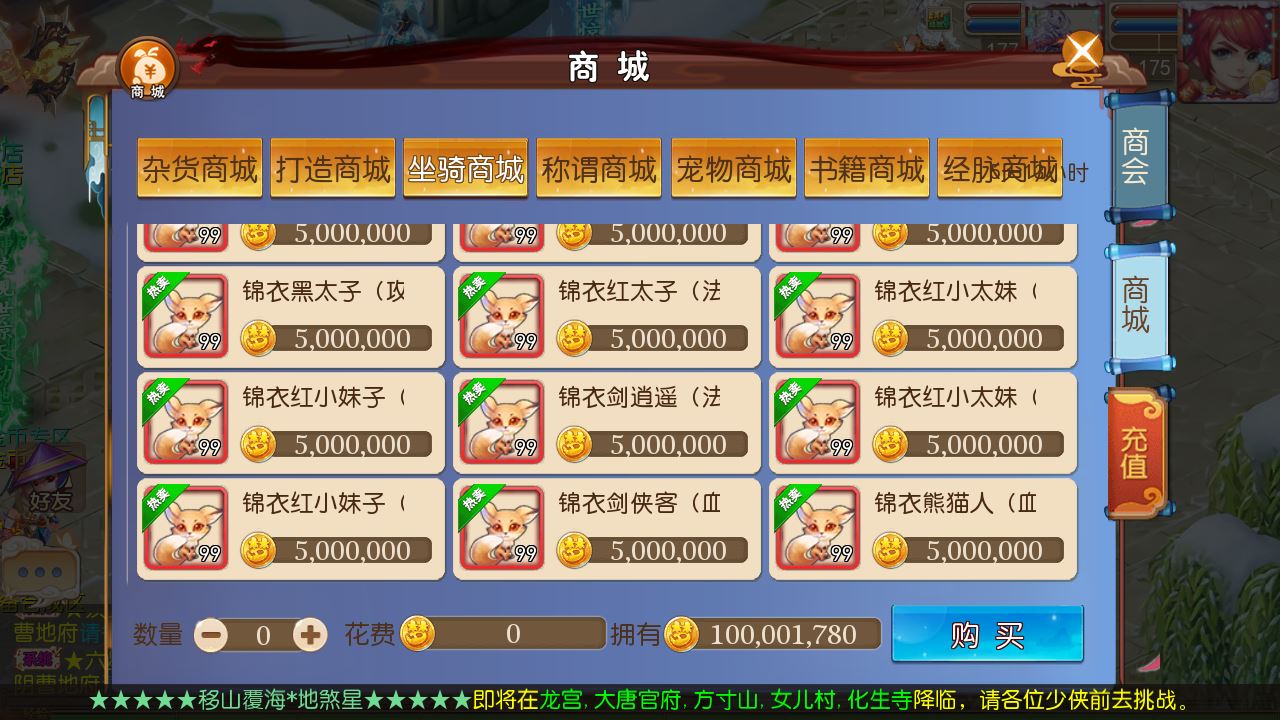Select the 锦衣熊猫人 fox mount icon

tap(820, 525)
